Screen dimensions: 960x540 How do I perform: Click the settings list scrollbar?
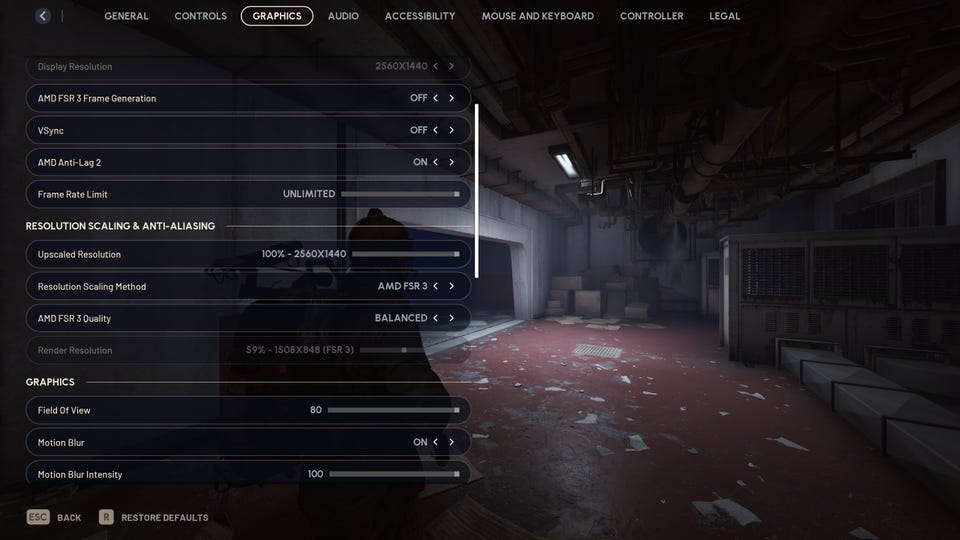coord(476,190)
